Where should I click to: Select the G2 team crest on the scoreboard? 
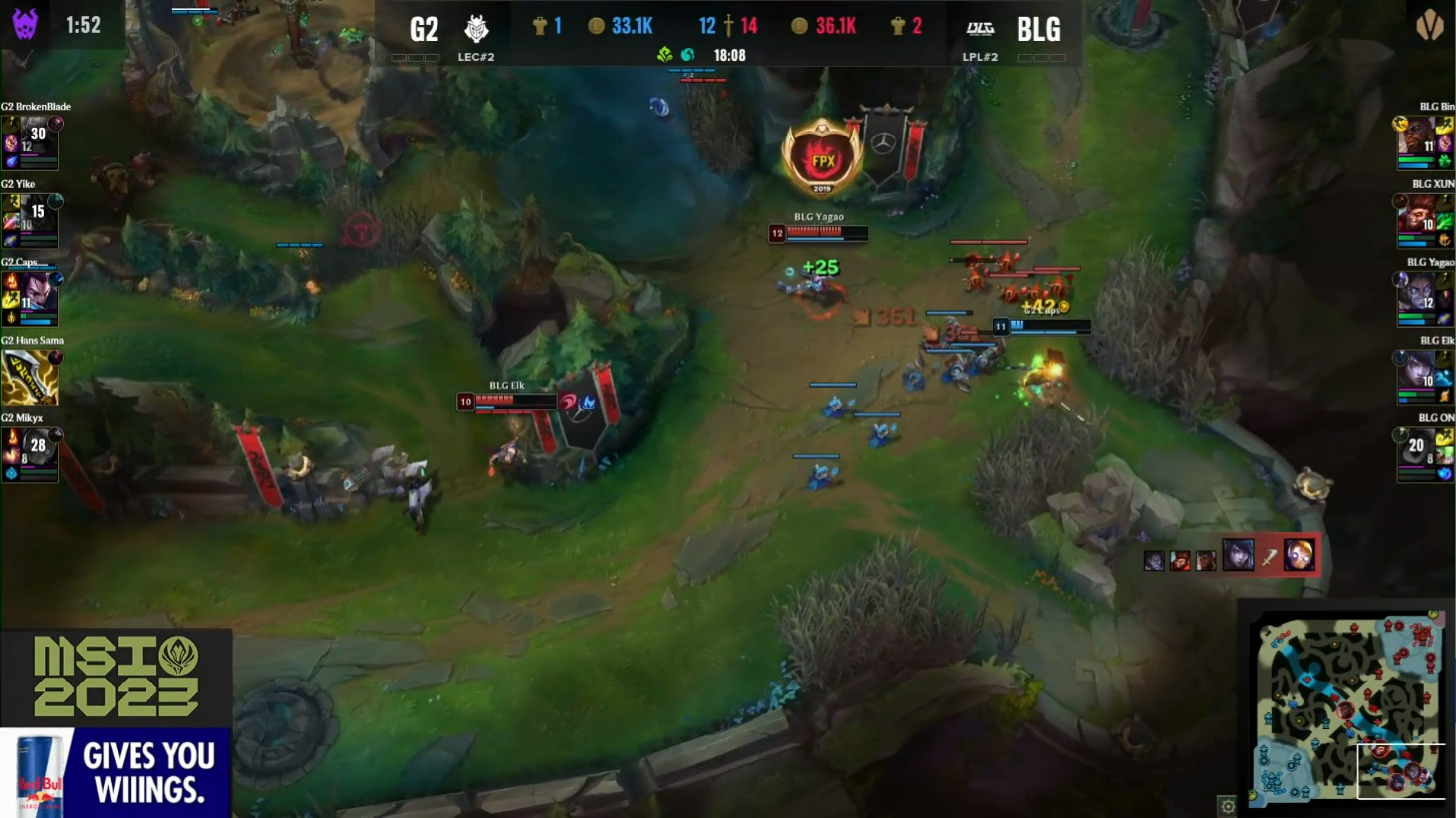click(x=476, y=28)
